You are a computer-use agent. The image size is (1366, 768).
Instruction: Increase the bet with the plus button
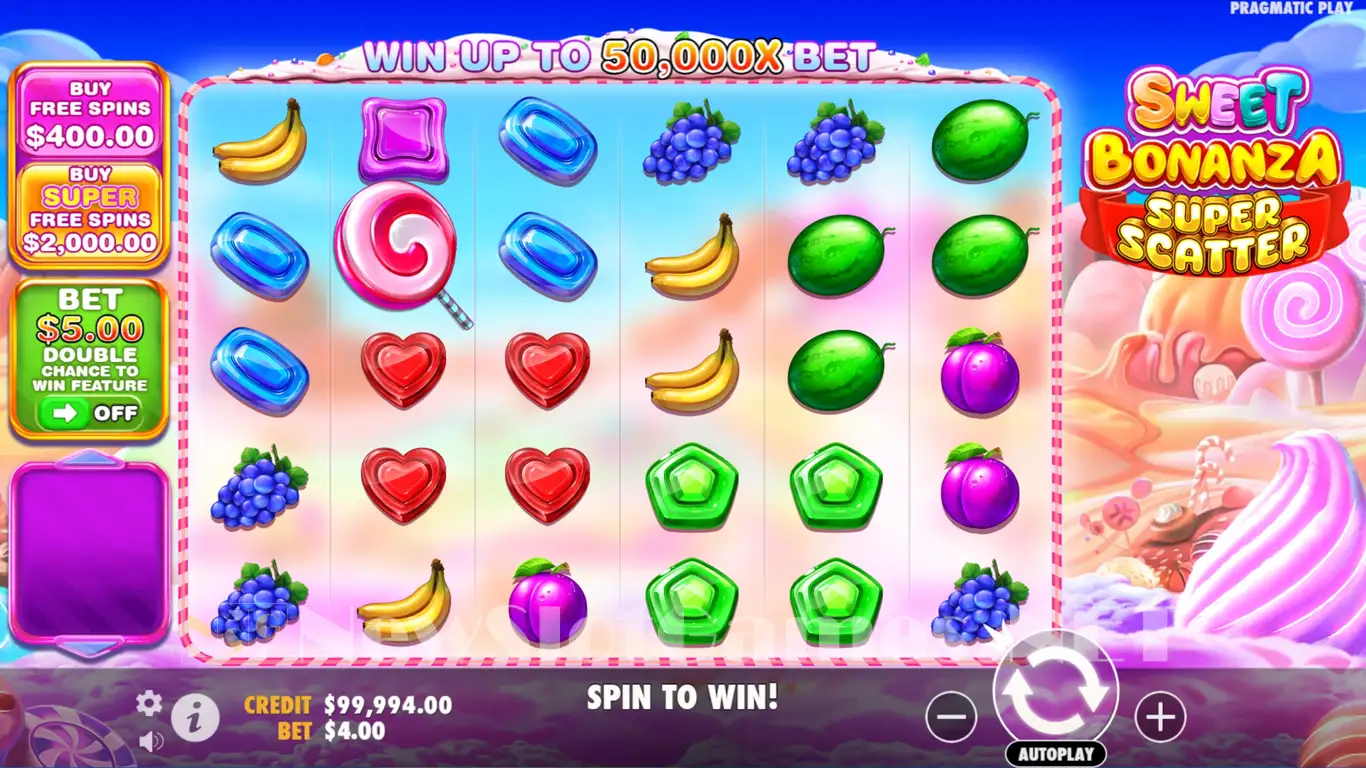click(x=1160, y=717)
